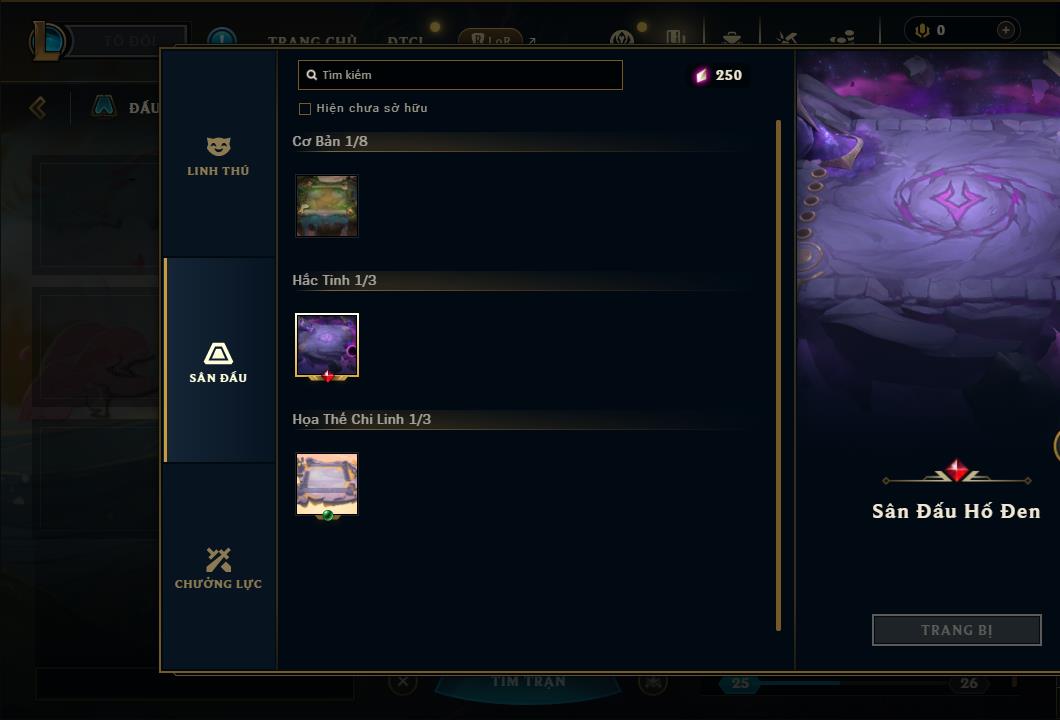The width and height of the screenshot is (1060, 720).
Task: Toggle the Hiện chưa sở hữu checkbox
Action: (x=305, y=109)
